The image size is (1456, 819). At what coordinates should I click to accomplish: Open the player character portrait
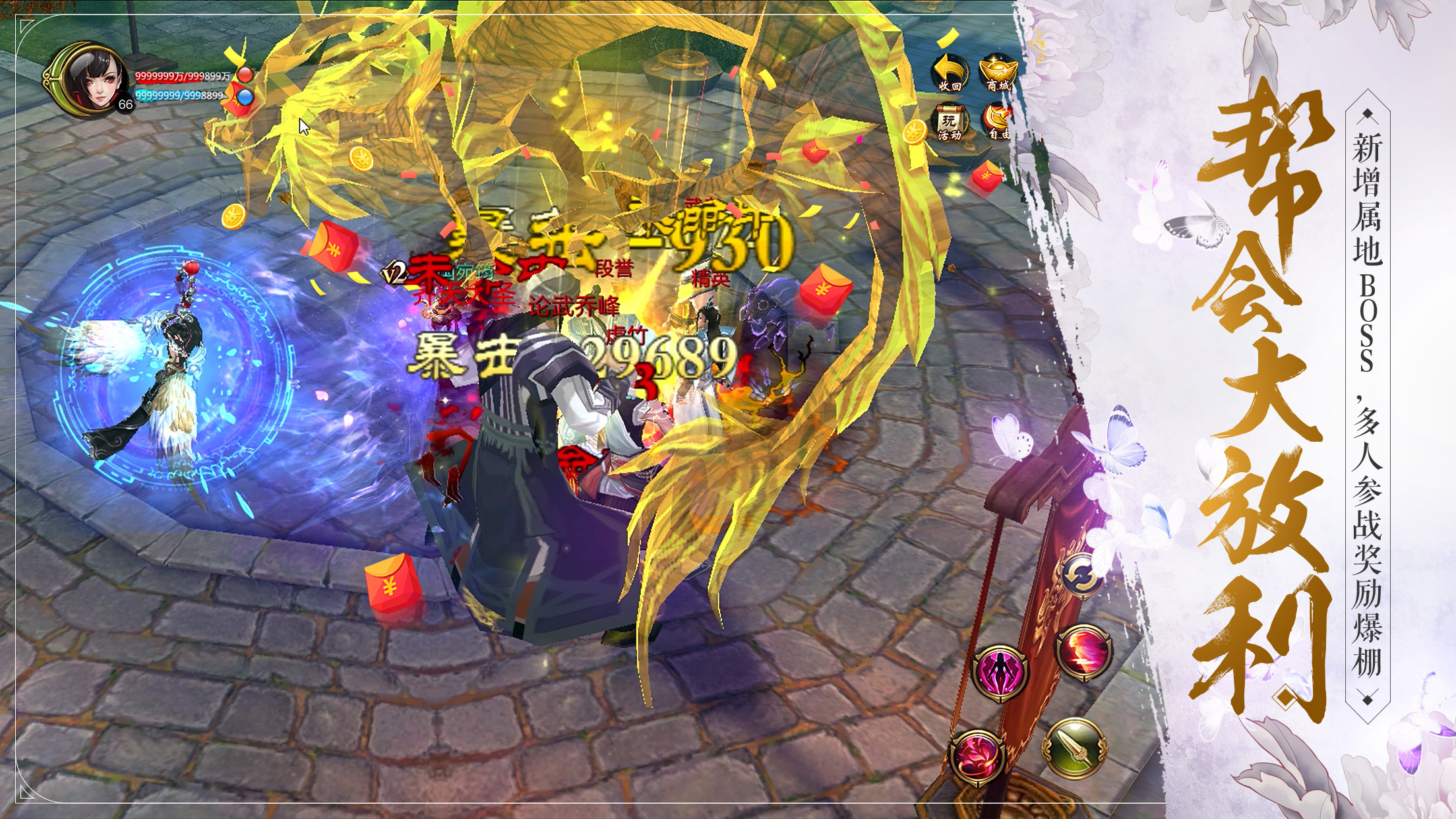94,82
